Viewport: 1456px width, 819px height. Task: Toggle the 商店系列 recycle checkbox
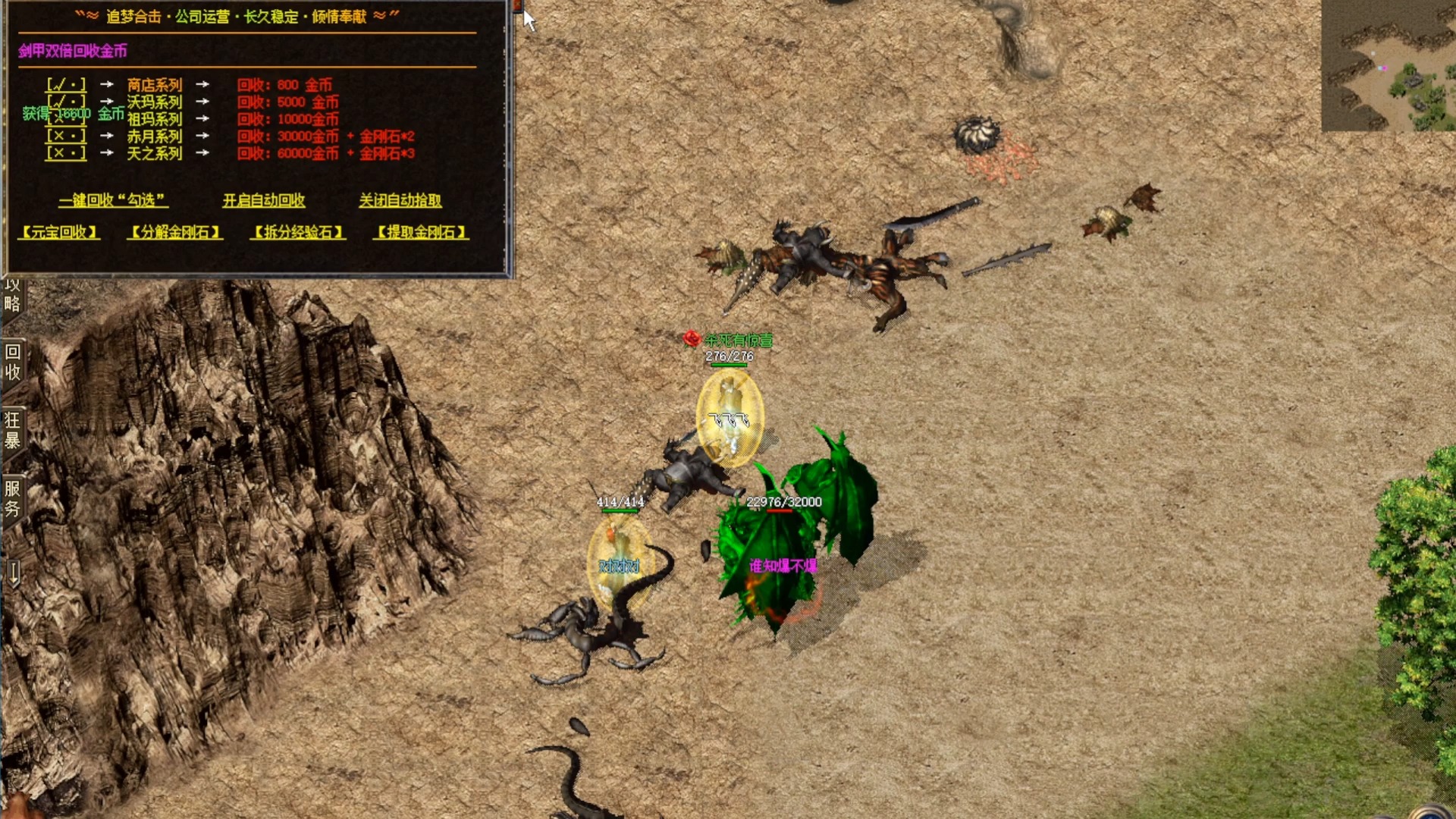tap(66, 85)
